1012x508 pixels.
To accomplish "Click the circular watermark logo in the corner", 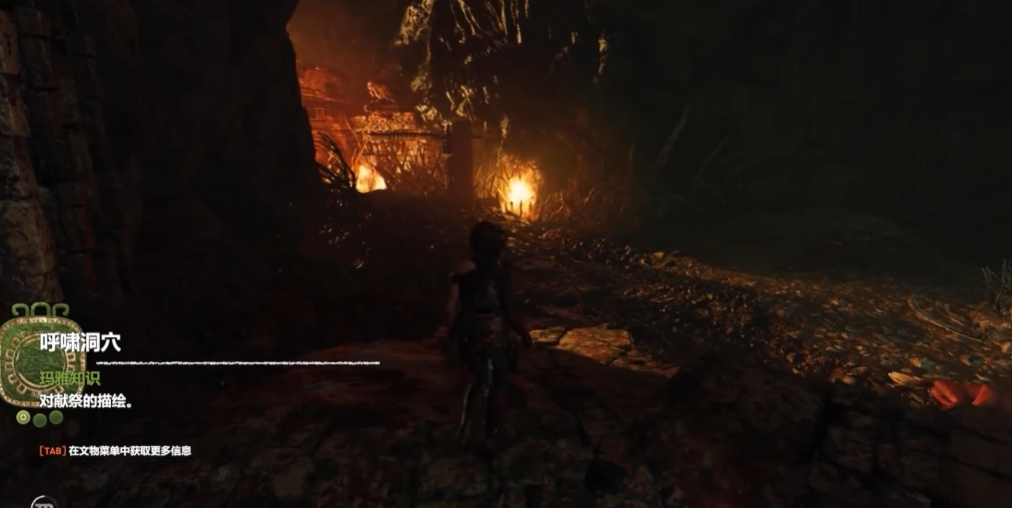I will (x=41, y=503).
